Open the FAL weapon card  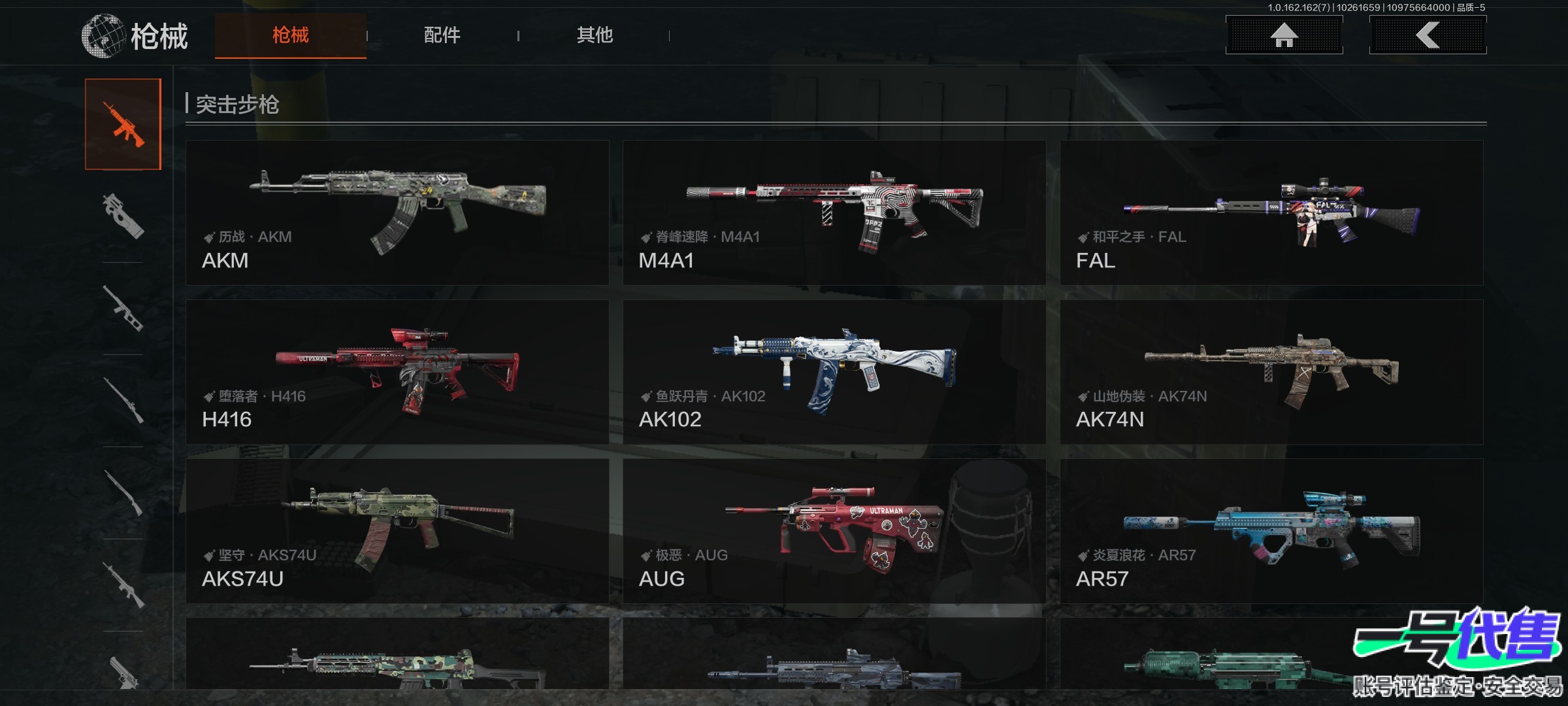tap(1271, 212)
